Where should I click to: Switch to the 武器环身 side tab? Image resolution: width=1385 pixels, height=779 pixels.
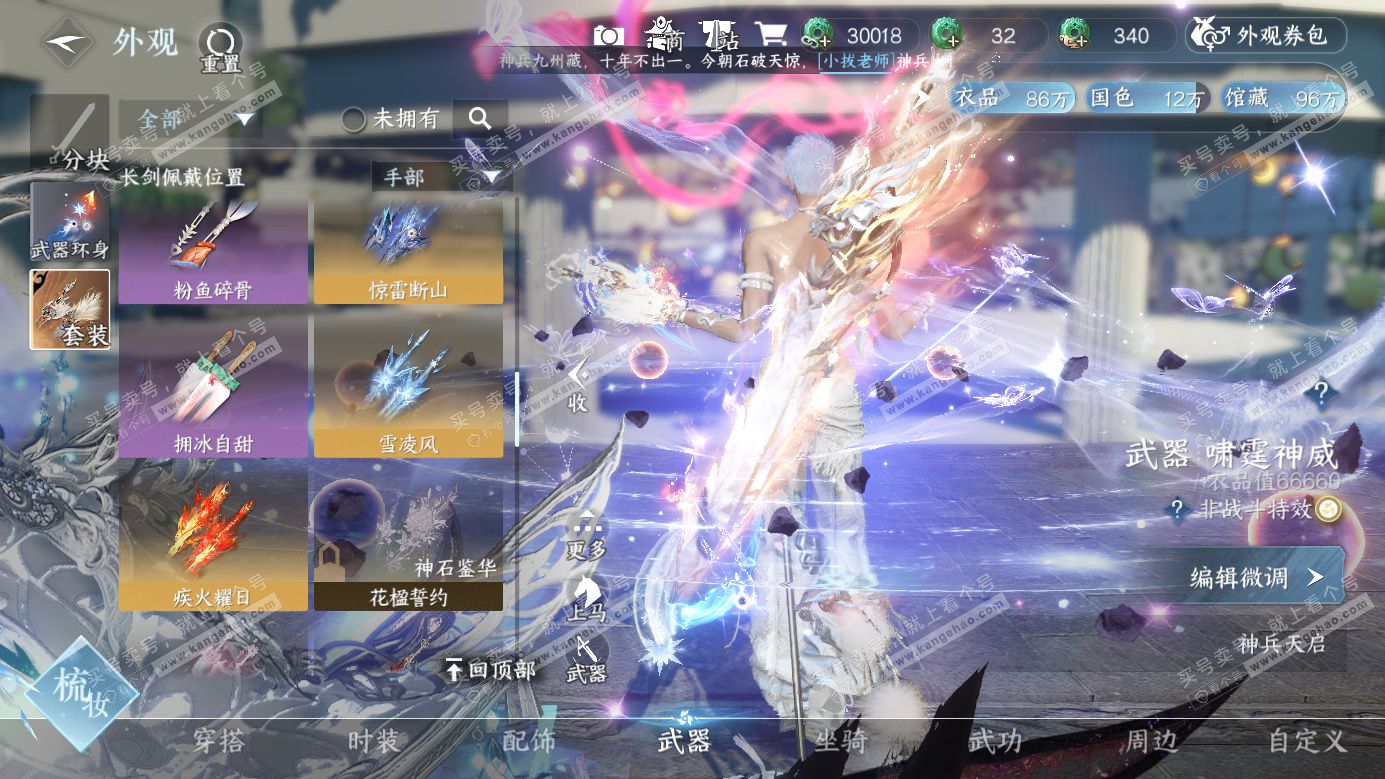click(70, 222)
